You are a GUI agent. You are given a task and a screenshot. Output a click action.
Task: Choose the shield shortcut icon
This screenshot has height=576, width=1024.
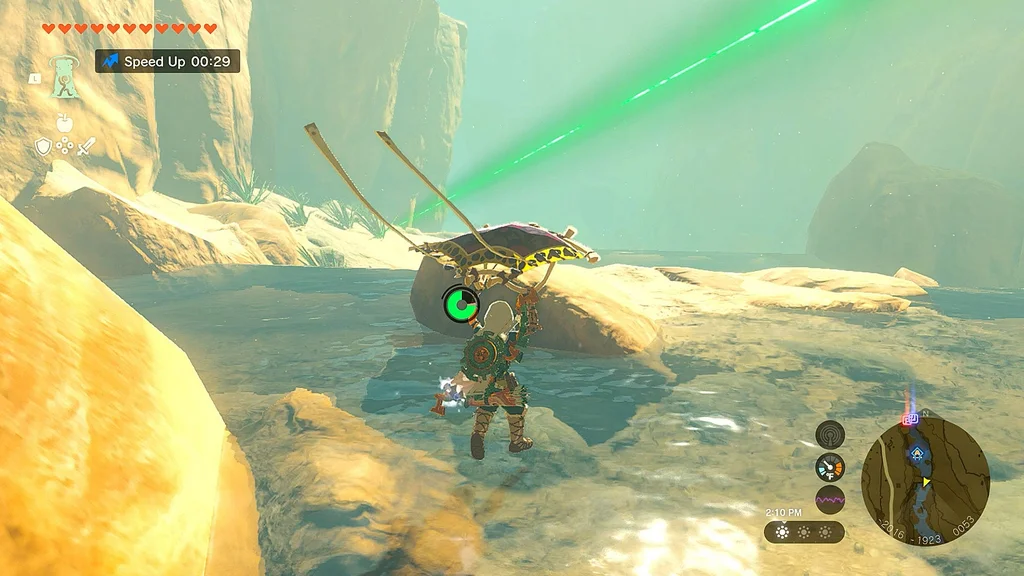coord(43,147)
